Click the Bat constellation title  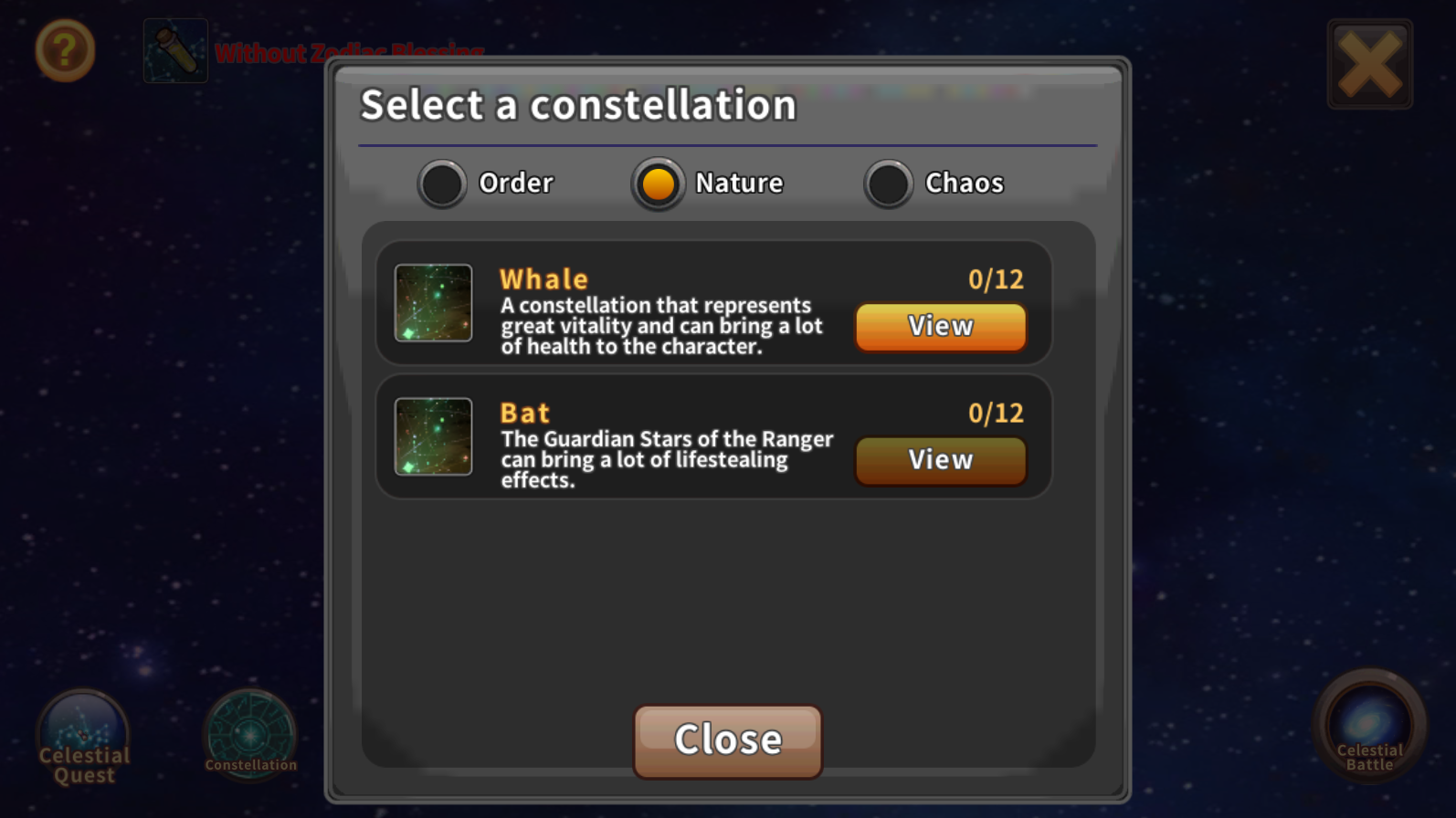click(524, 412)
